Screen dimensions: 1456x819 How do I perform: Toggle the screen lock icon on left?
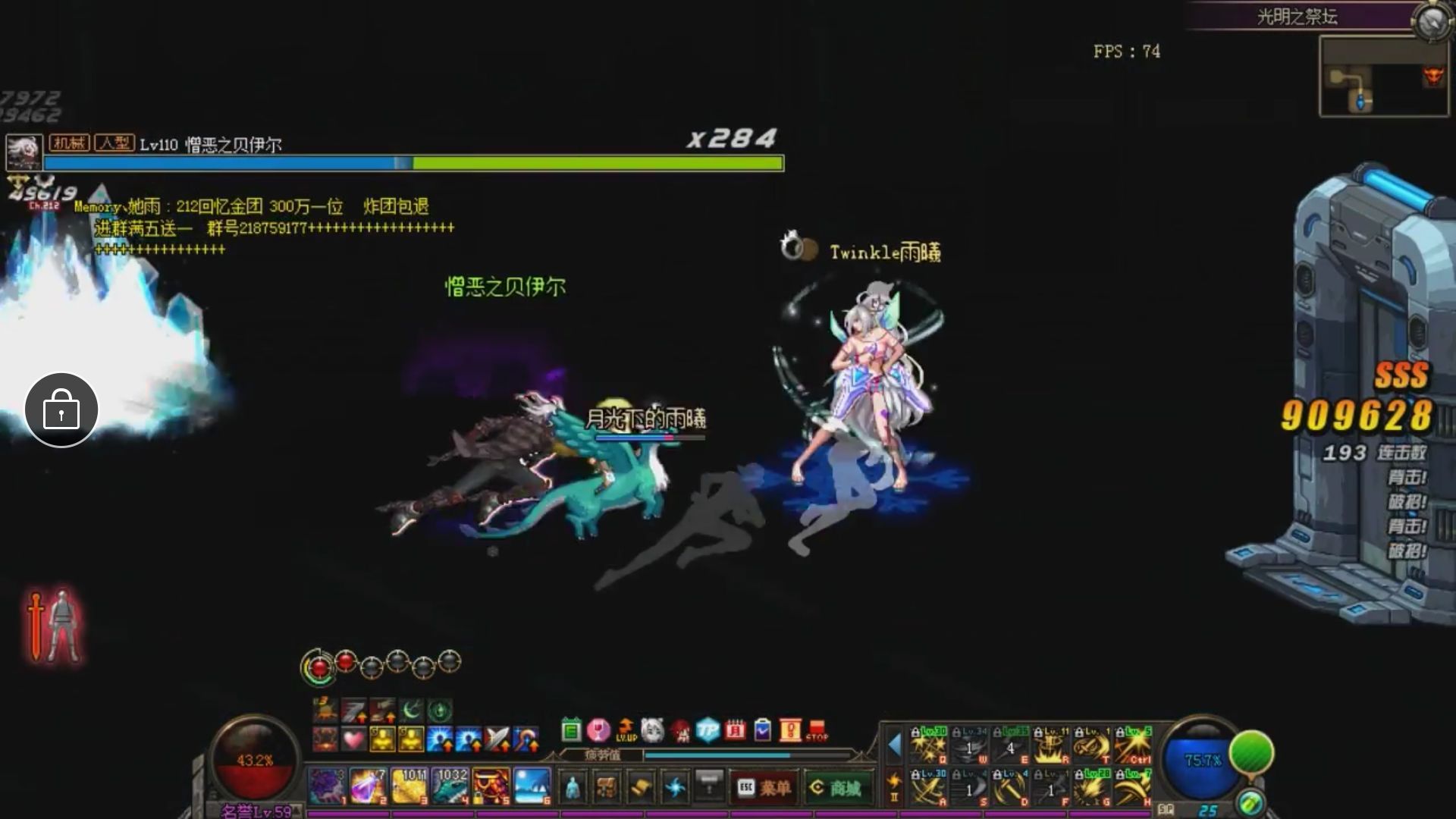click(61, 409)
